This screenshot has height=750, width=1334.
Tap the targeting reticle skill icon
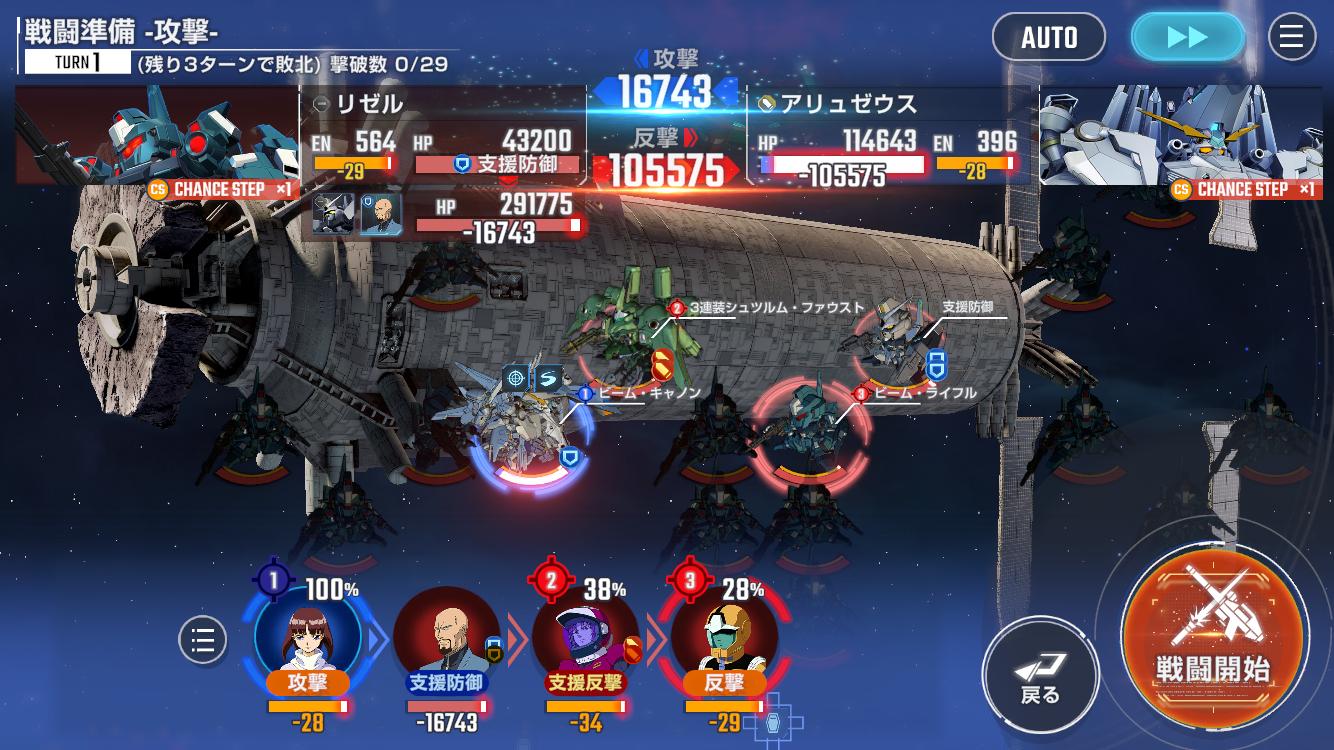click(x=516, y=378)
